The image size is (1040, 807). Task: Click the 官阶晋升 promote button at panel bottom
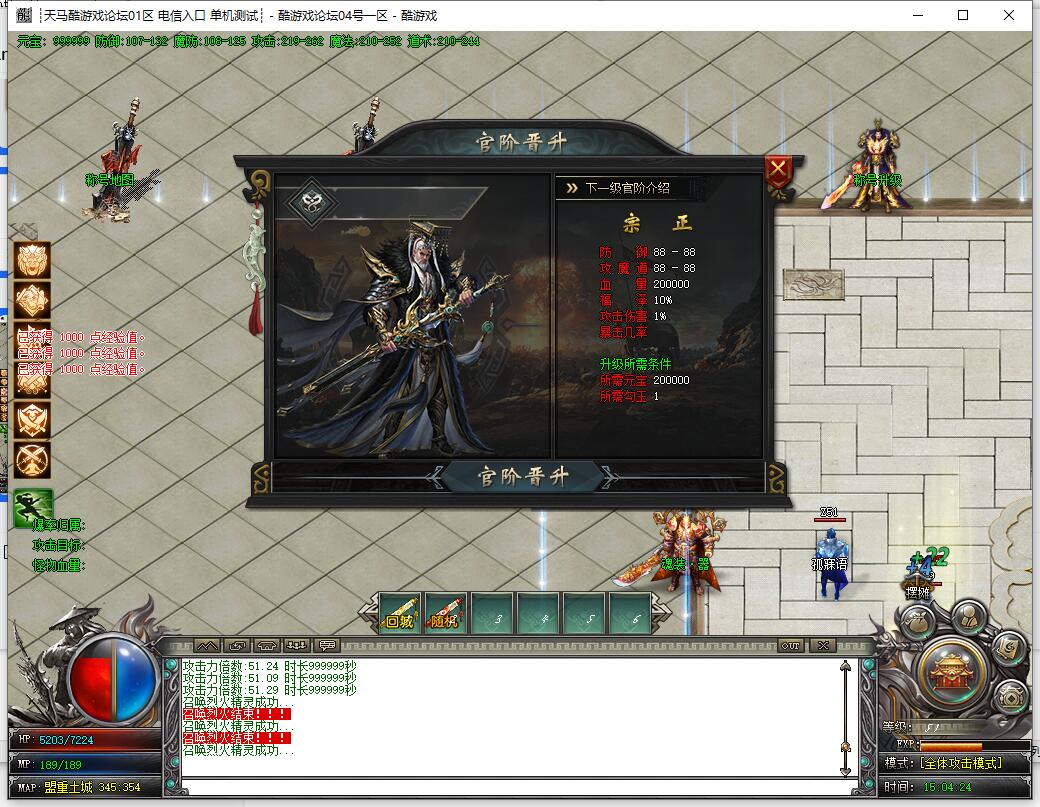click(x=522, y=477)
